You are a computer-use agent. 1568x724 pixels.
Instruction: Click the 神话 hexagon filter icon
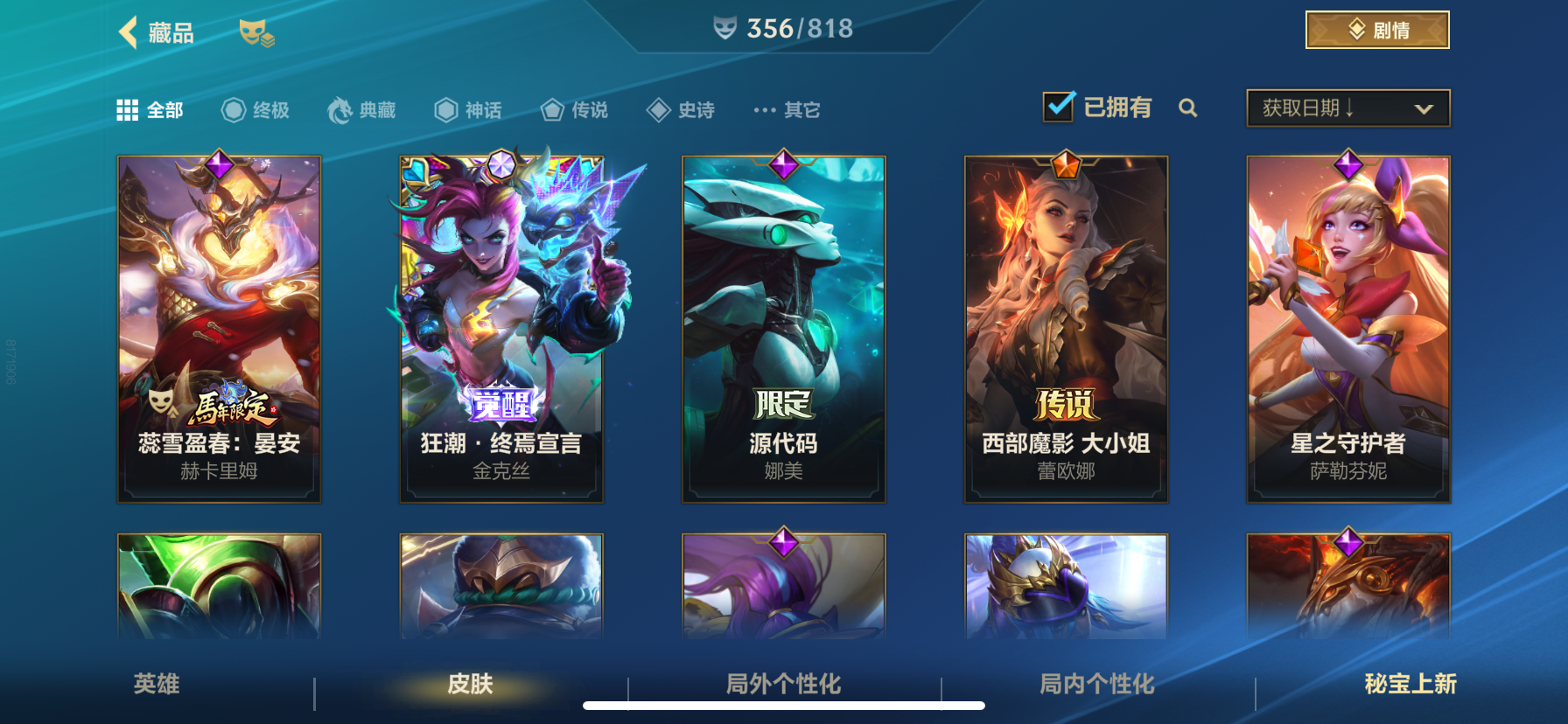(444, 109)
